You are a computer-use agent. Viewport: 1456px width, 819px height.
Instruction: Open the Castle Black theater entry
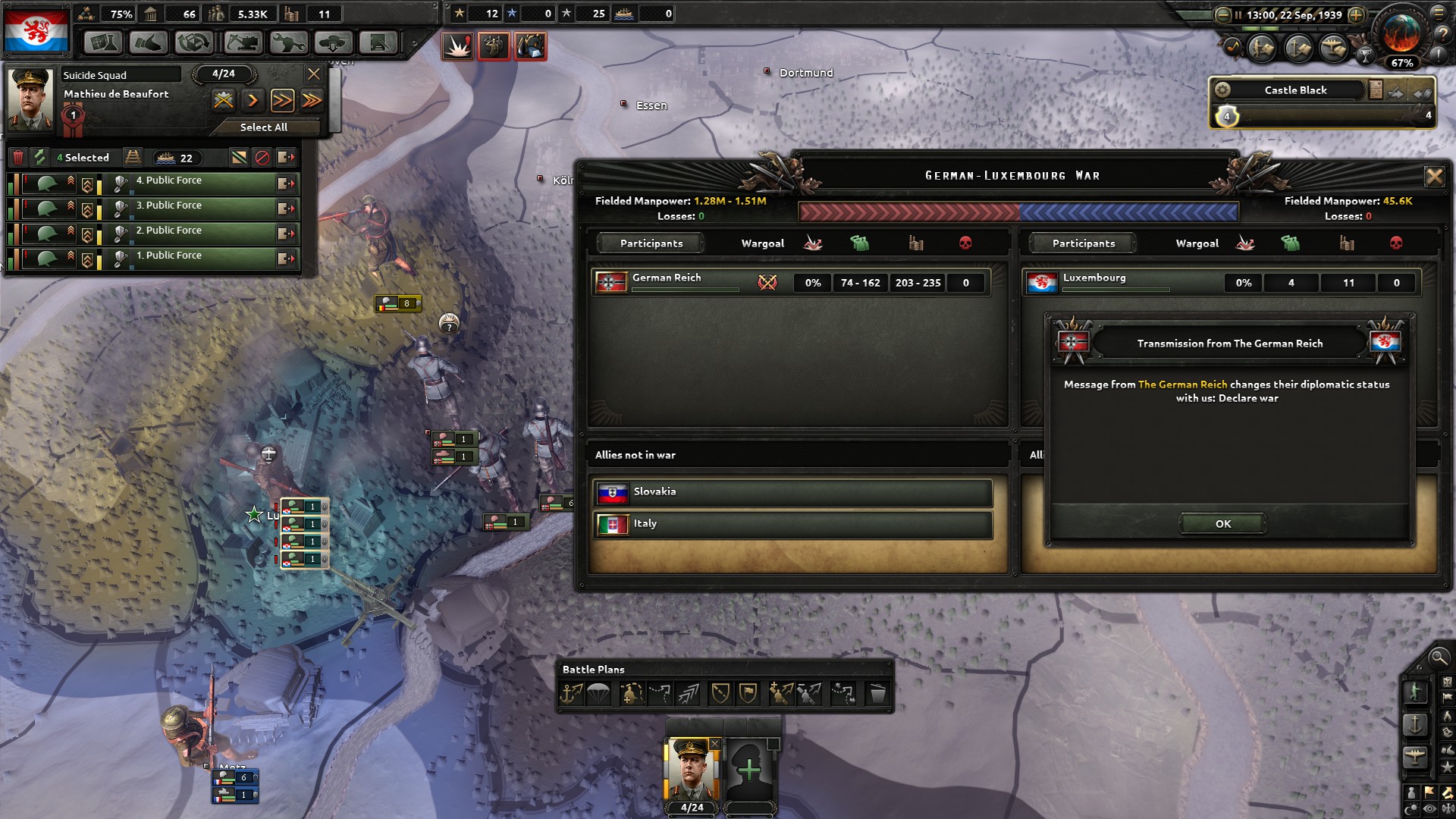(x=1295, y=90)
